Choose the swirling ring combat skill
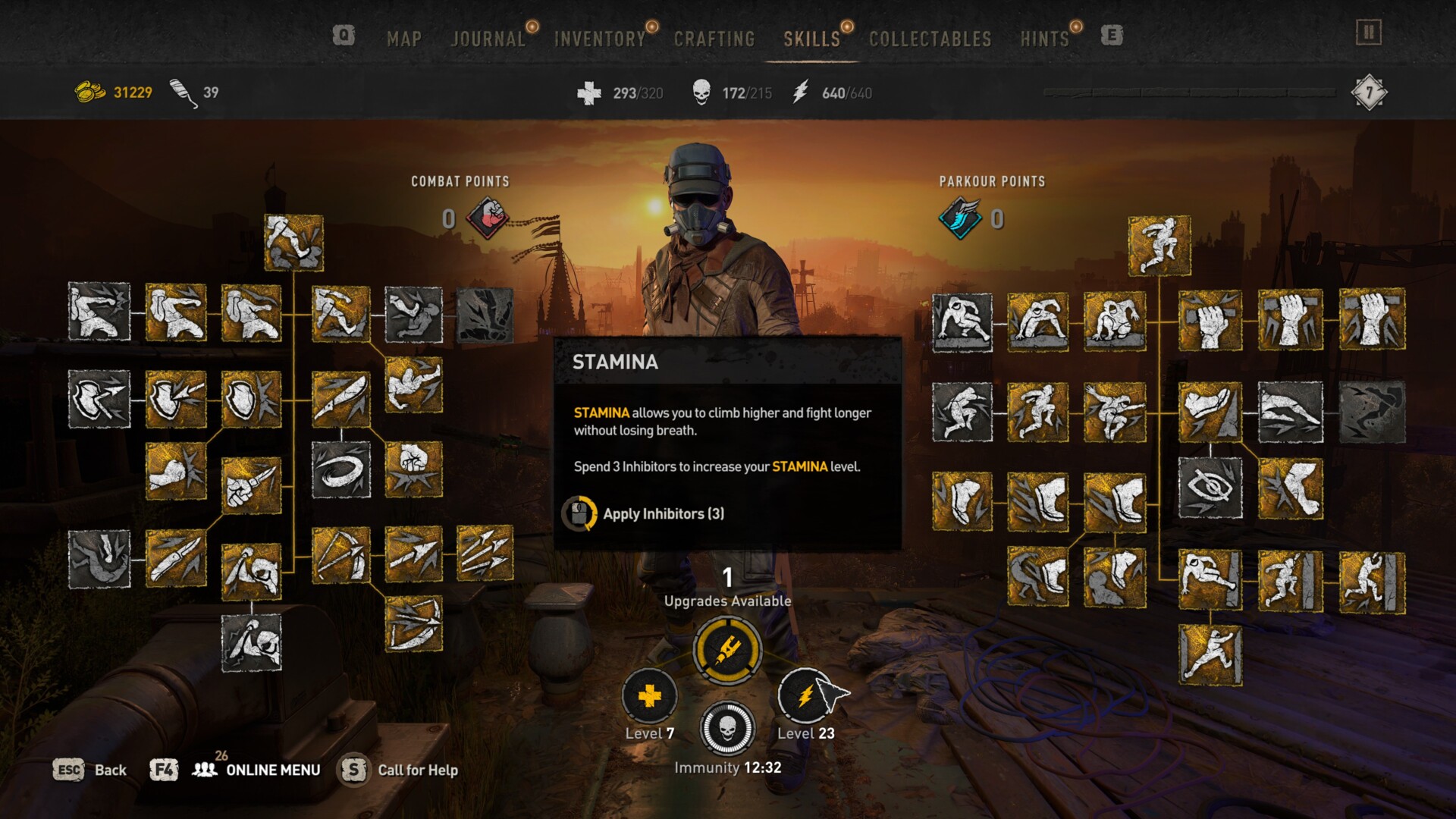This screenshot has width=1456, height=819. point(341,470)
